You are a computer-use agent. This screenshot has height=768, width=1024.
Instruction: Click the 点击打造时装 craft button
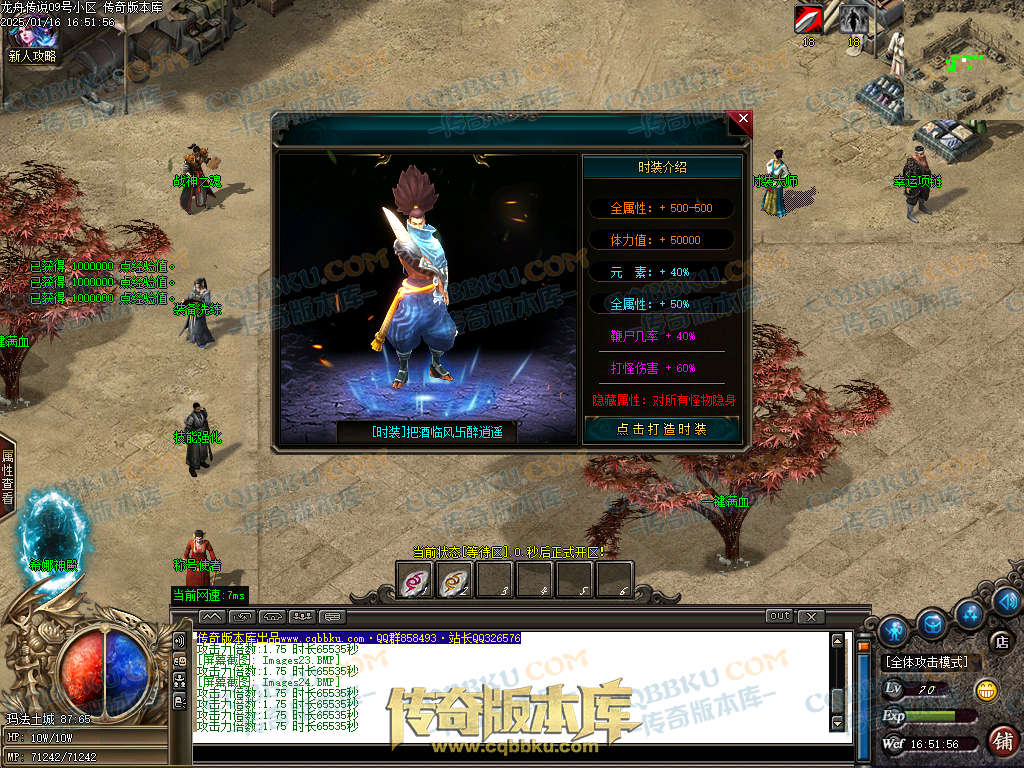[x=662, y=429]
